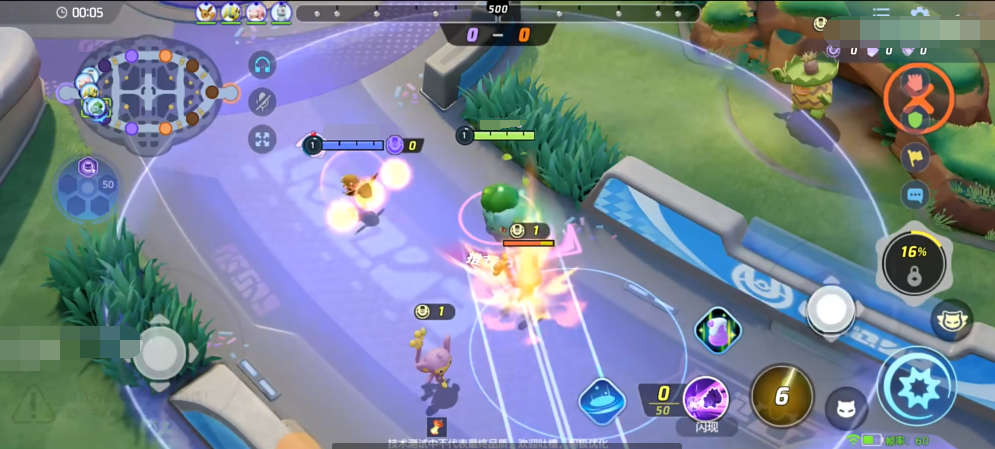Toggle the headphone voice chat button
This screenshot has height=449, width=995.
coord(262,65)
